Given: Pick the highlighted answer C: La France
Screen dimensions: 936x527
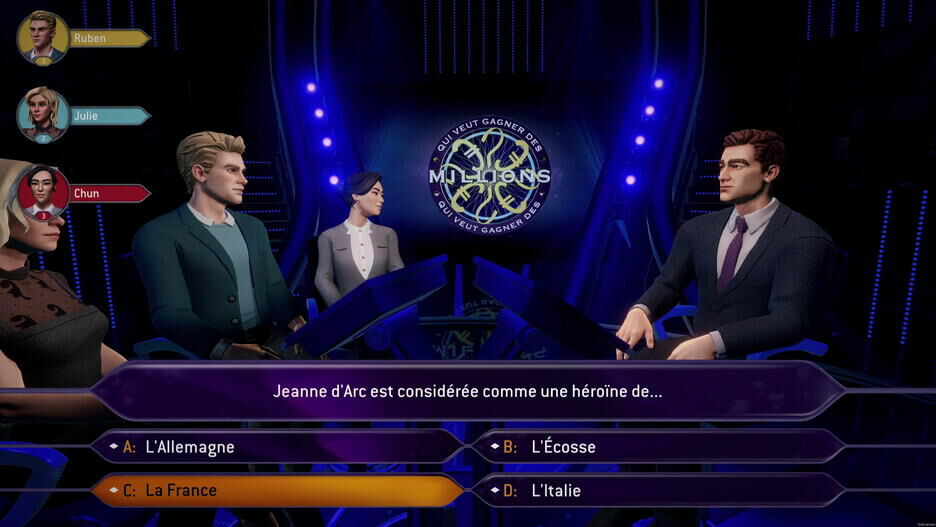Looking at the screenshot, I should point(277,491).
